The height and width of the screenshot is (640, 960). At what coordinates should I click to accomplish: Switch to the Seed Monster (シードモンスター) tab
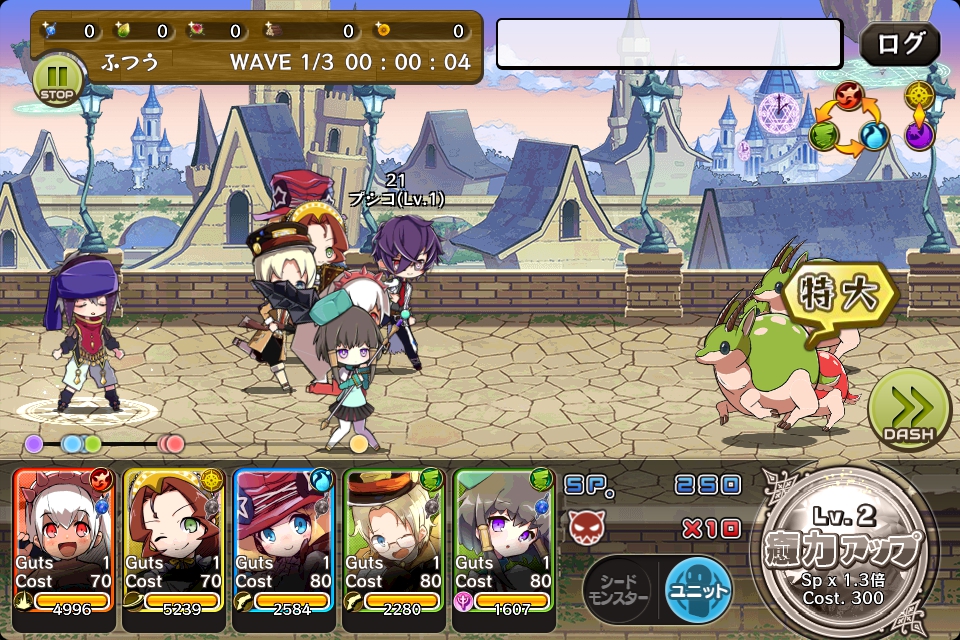pyautogui.click(x=620, y=590)
